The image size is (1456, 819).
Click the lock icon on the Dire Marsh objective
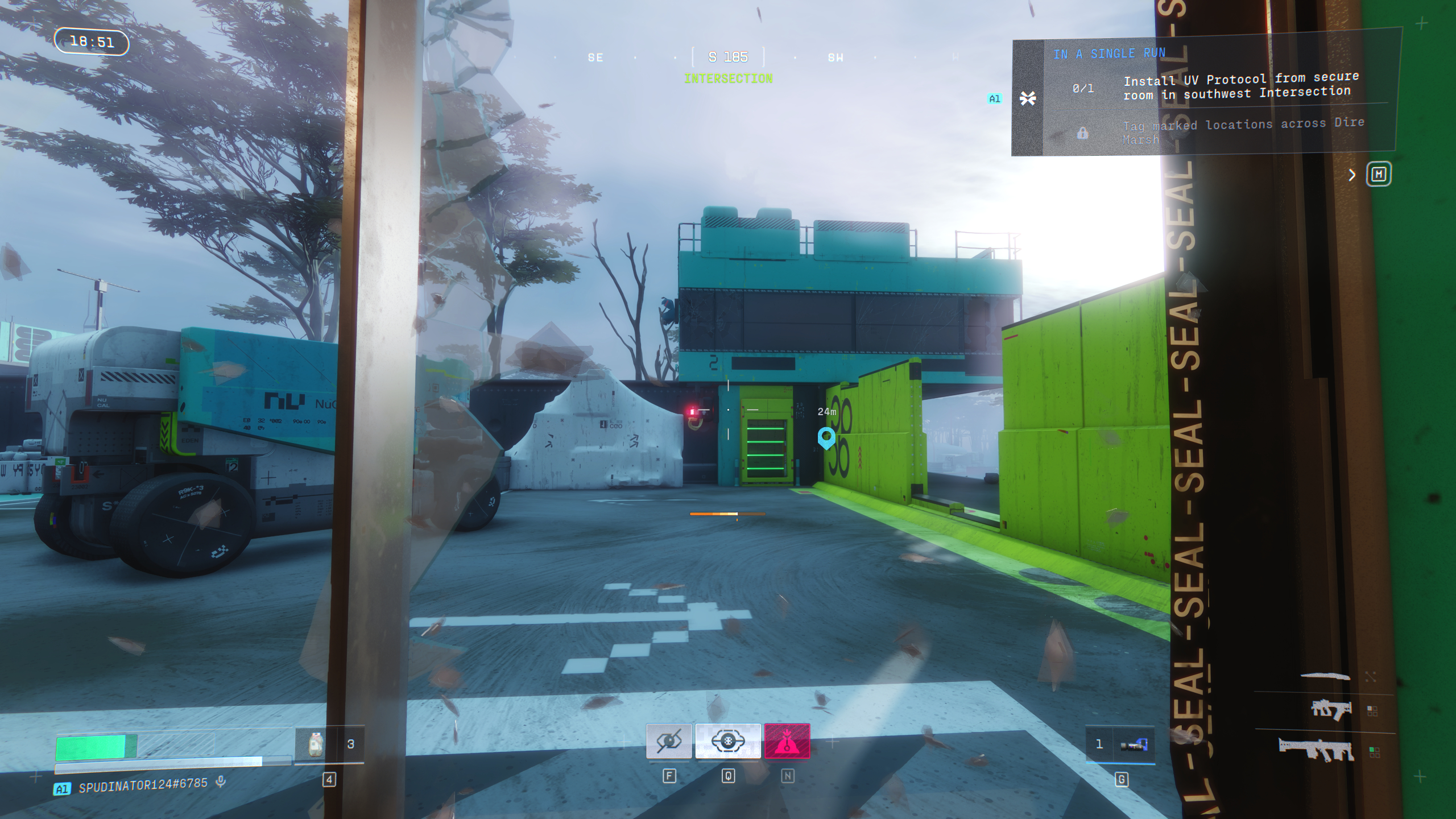tap(1083, 131)
